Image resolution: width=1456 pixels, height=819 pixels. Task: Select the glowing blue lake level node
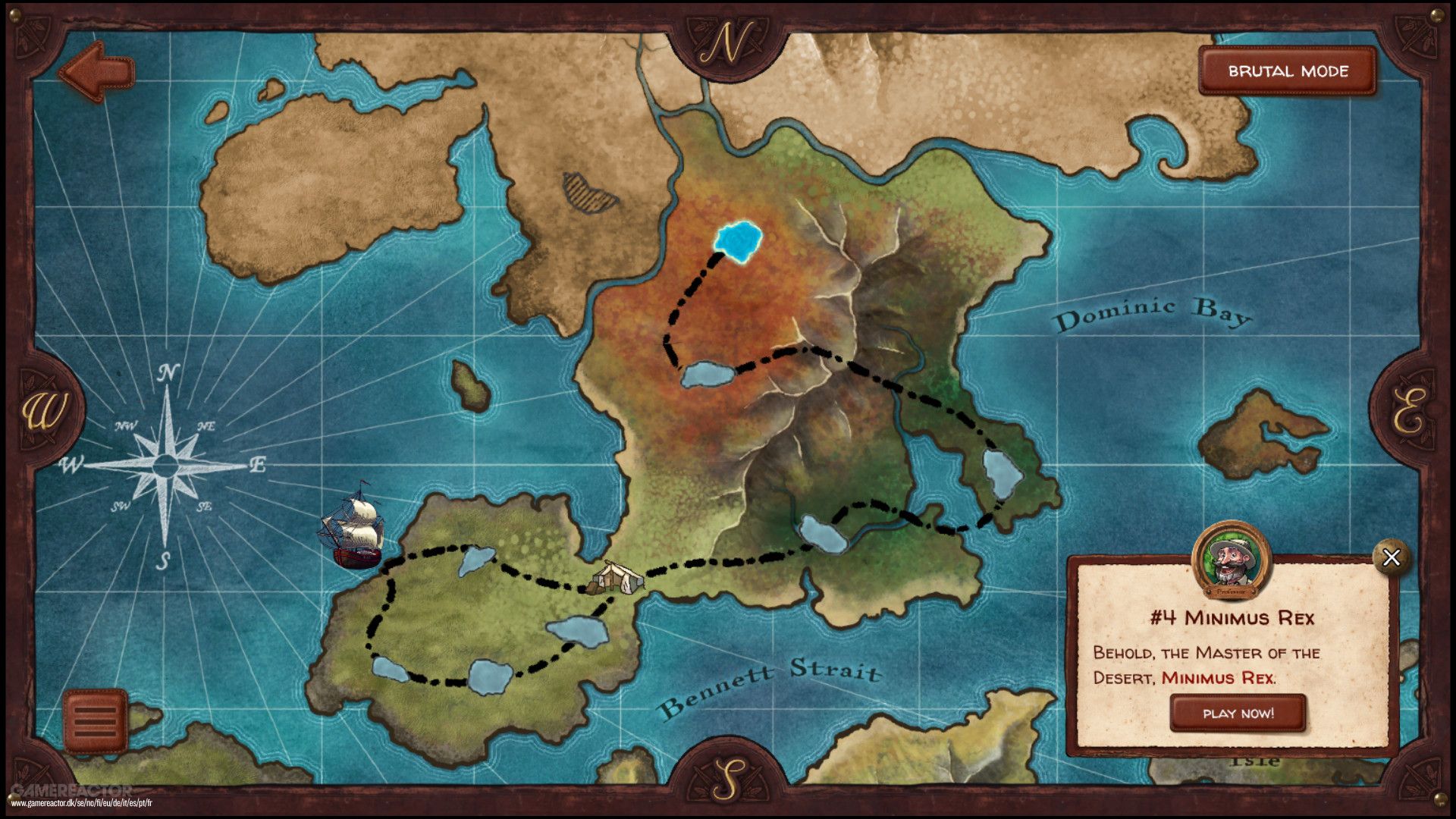(x=738, y=240)
